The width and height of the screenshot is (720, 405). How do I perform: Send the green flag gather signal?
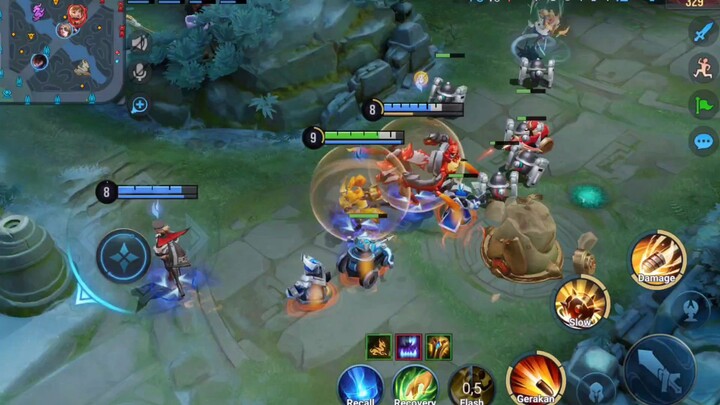point(703,104)
